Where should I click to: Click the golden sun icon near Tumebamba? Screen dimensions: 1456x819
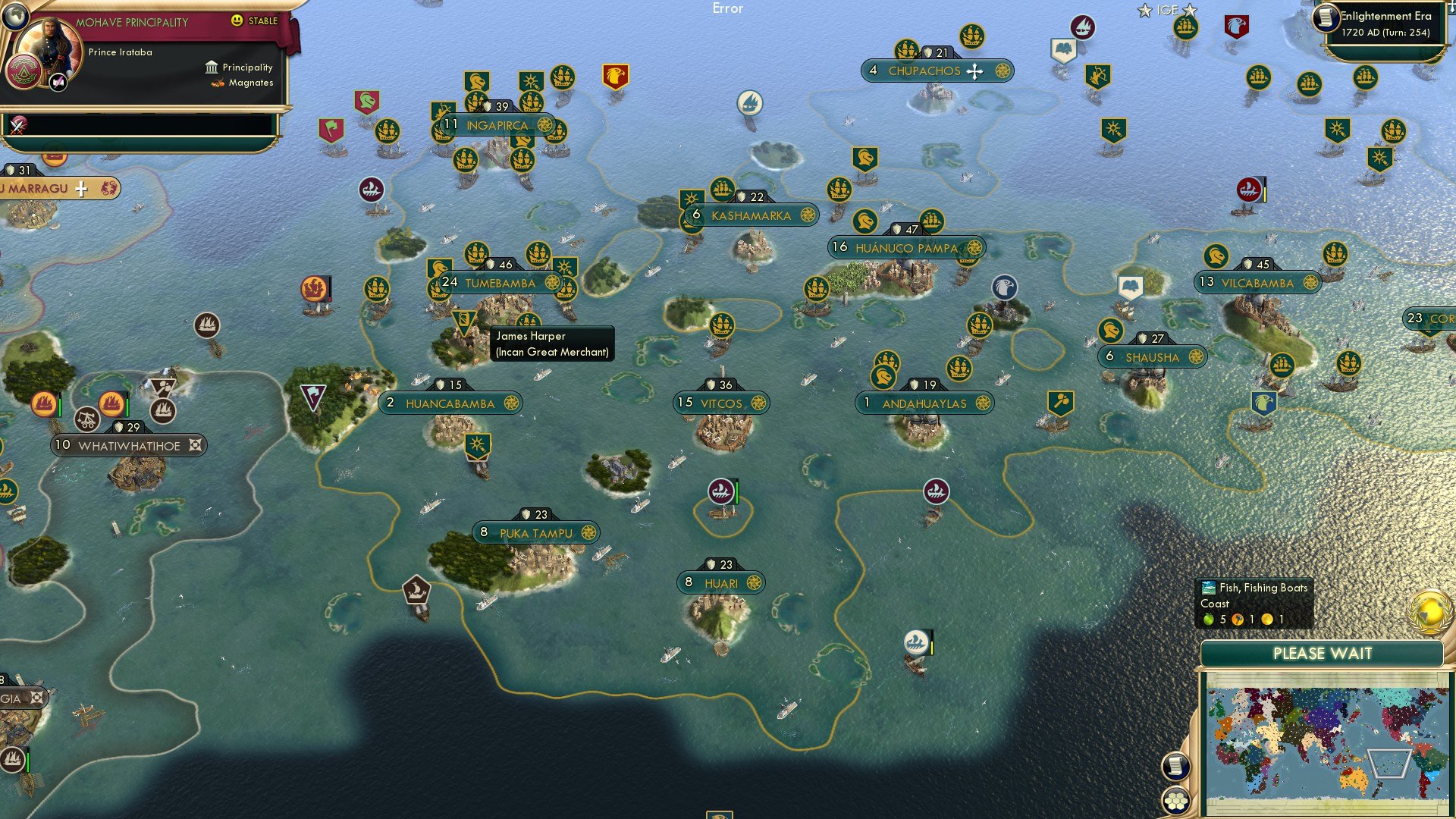tap(565, 267)
